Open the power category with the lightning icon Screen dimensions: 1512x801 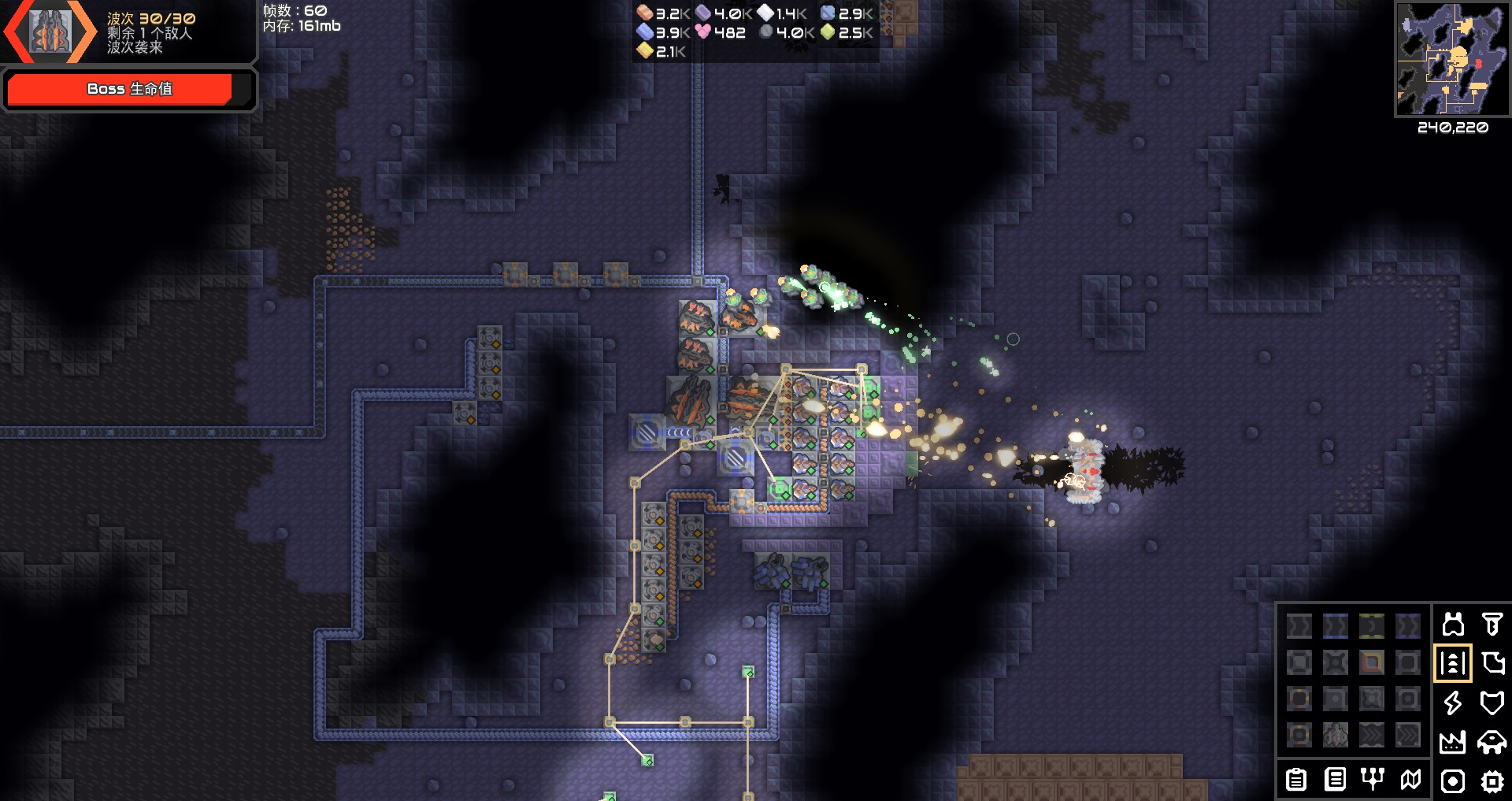pyautogui.click(x=1452, y=703)
